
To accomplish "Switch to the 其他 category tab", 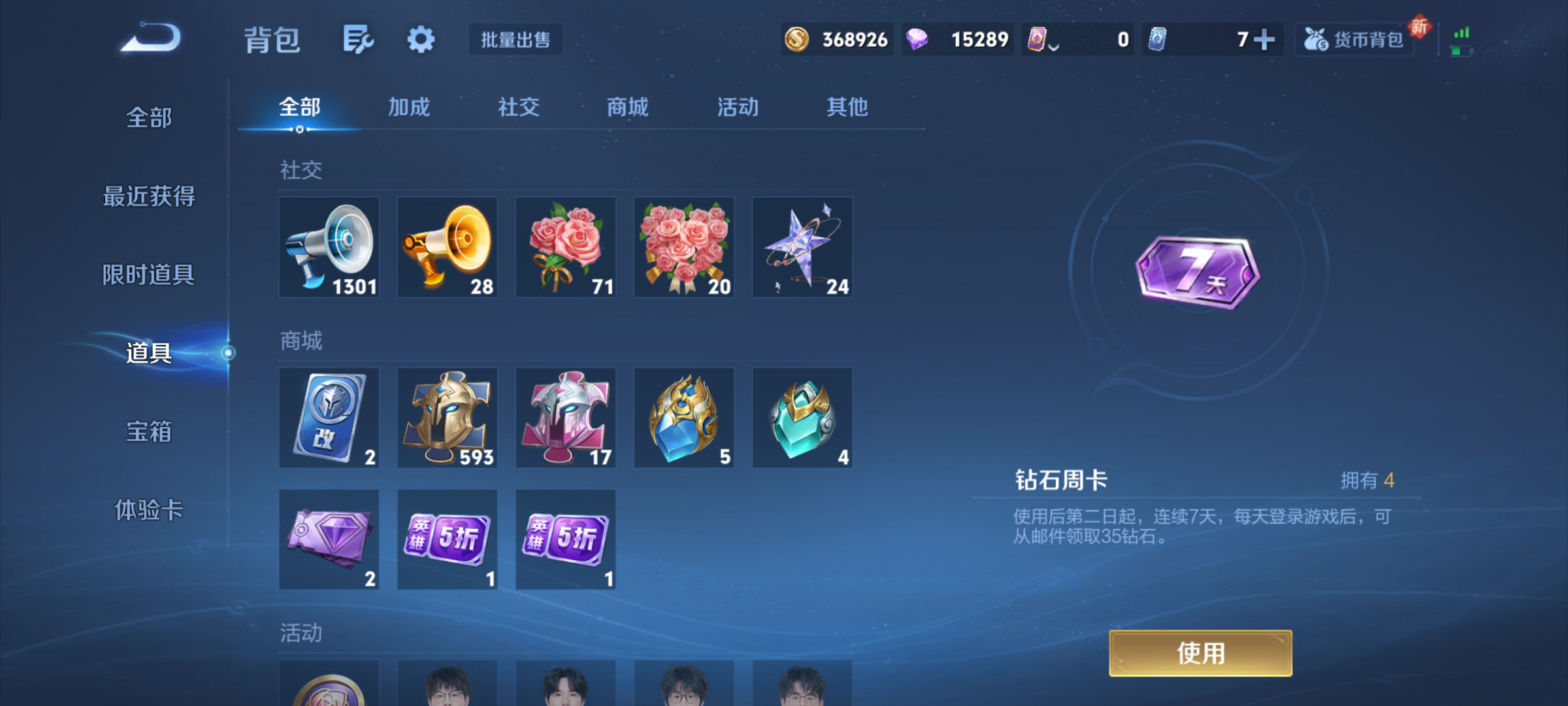I will tap(847, 108).
